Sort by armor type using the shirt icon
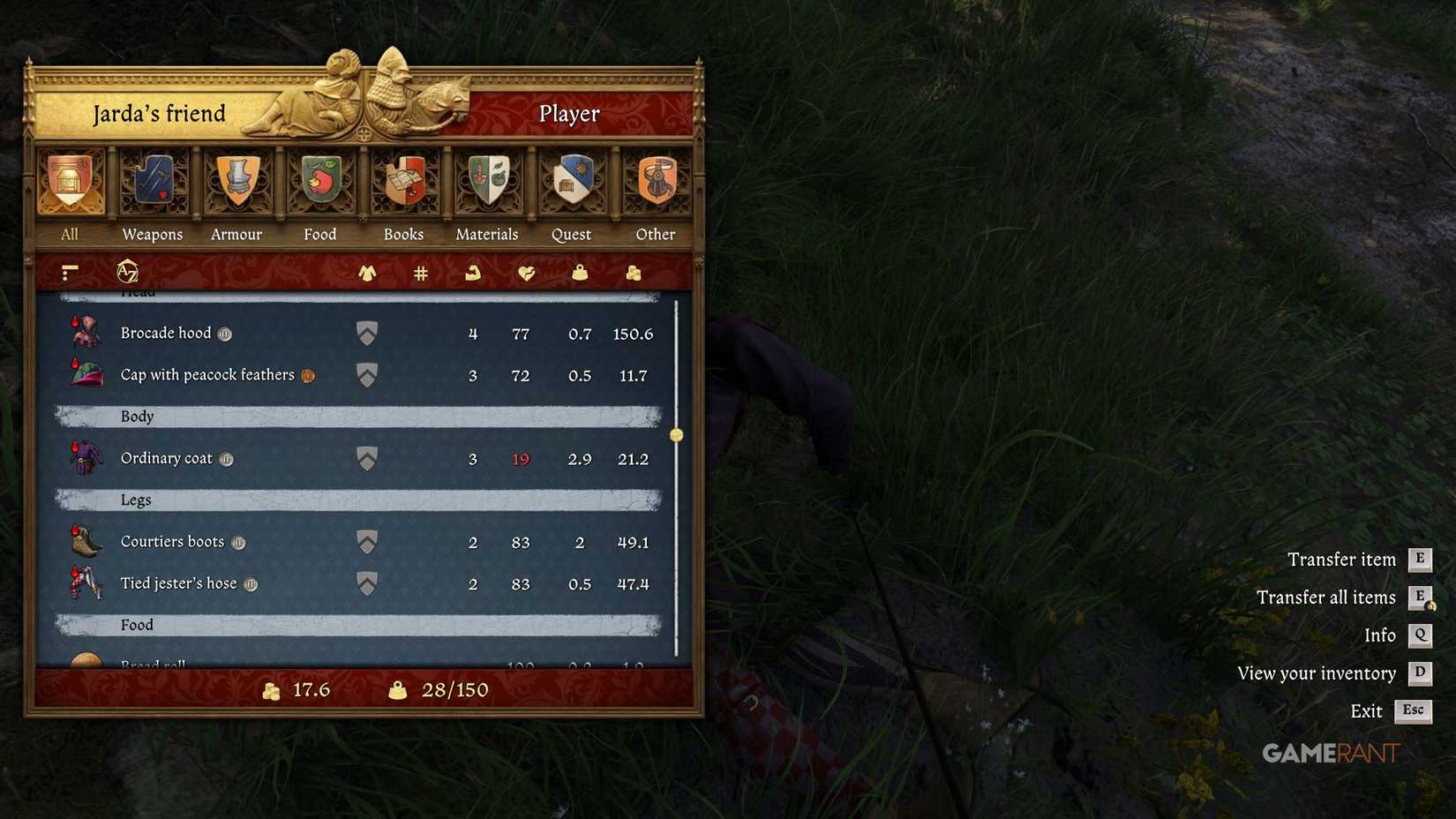This screenshot has width=1456, height=819. (x=368, y=273)
